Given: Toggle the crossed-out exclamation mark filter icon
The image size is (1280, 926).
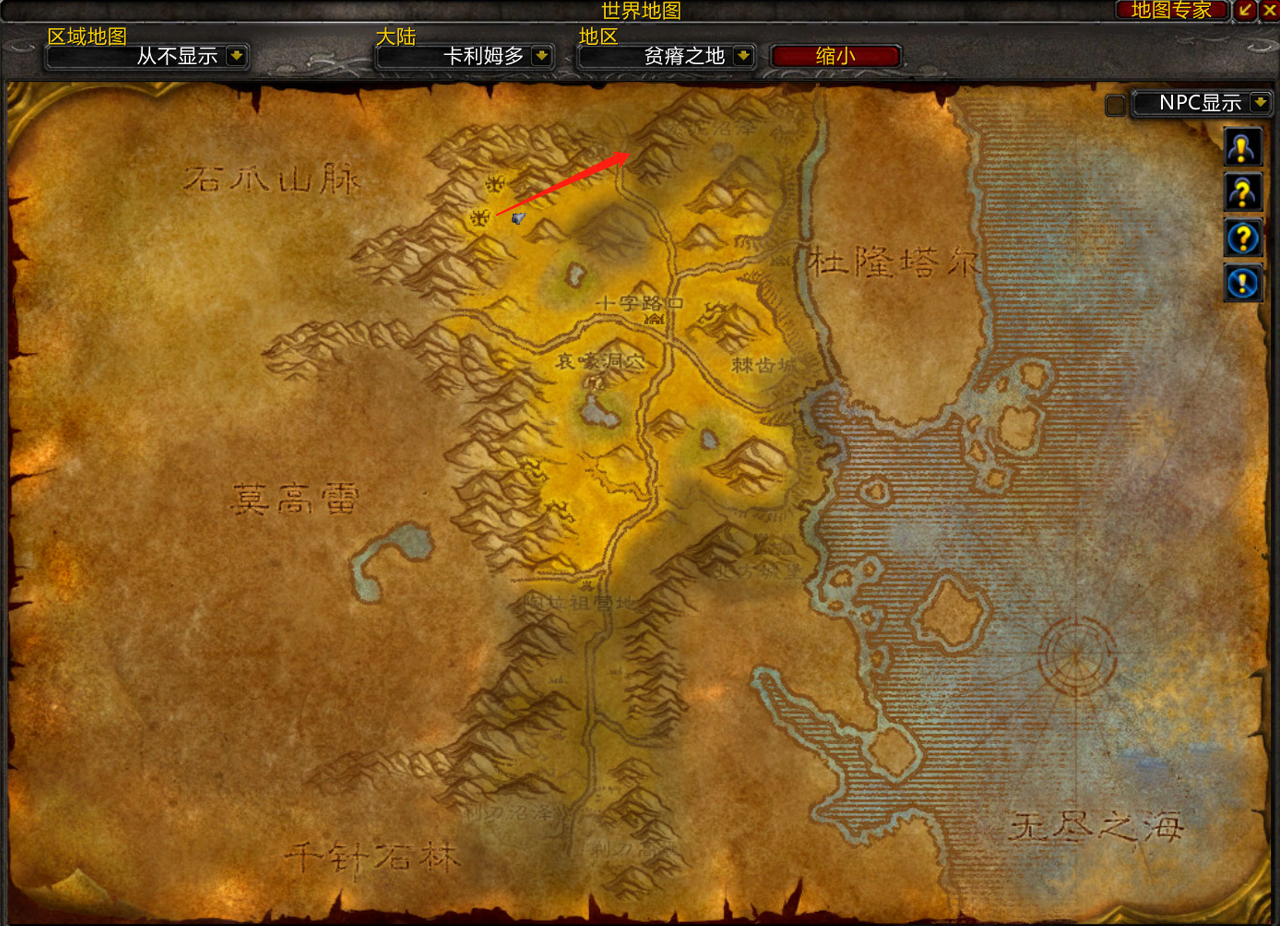Looking at the screenshot, I should [1243, 283].
